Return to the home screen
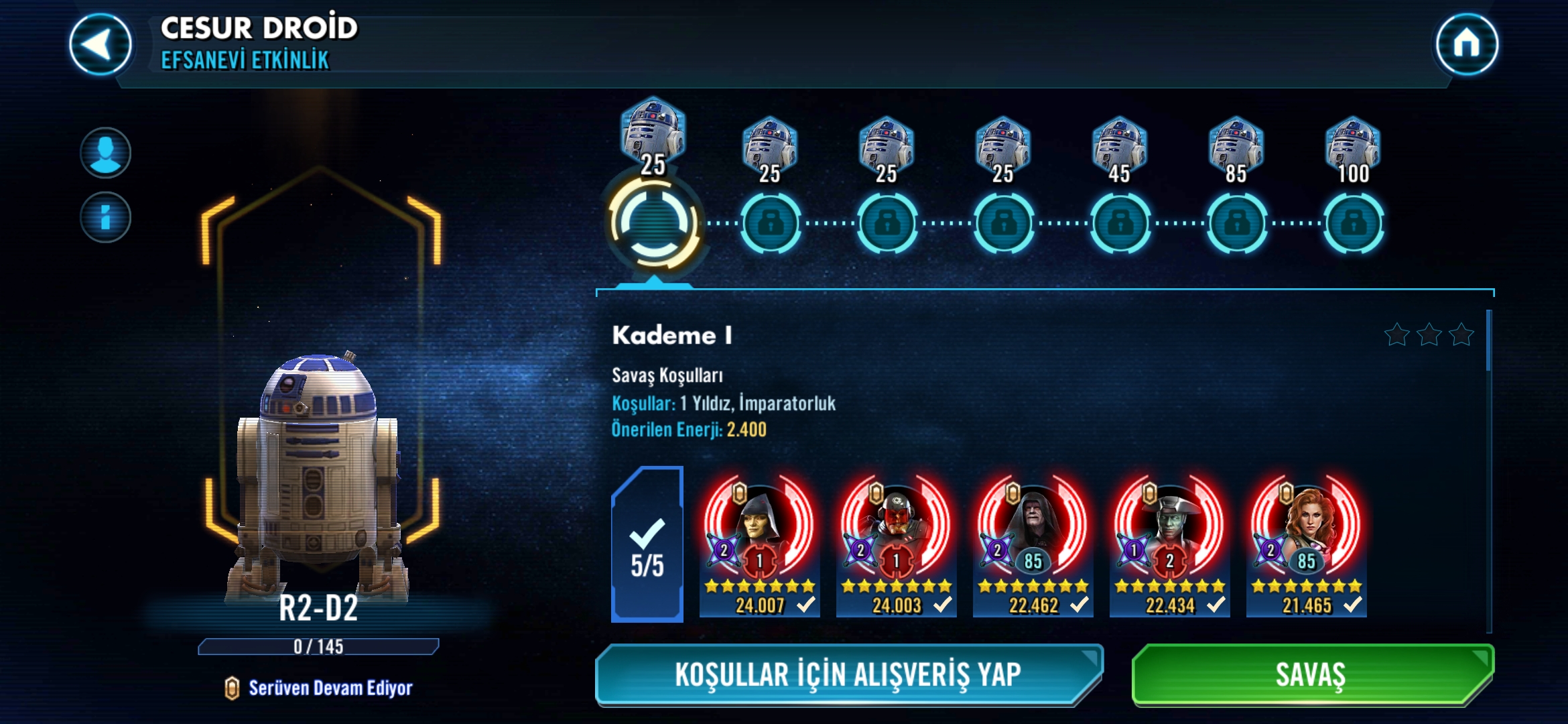Screen dimensions: 1568x724 click(1466, 45)
